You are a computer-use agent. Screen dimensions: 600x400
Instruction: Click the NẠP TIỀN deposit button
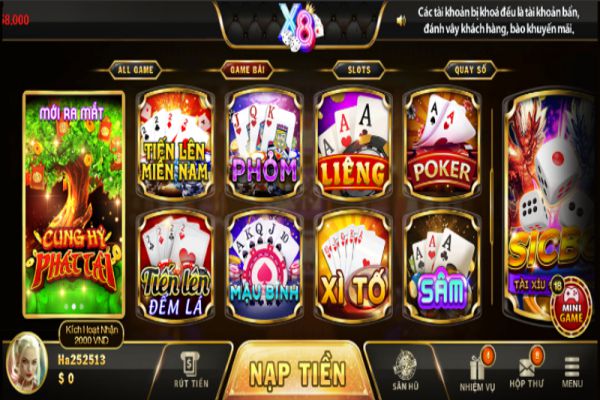click(x=297, y=374)
